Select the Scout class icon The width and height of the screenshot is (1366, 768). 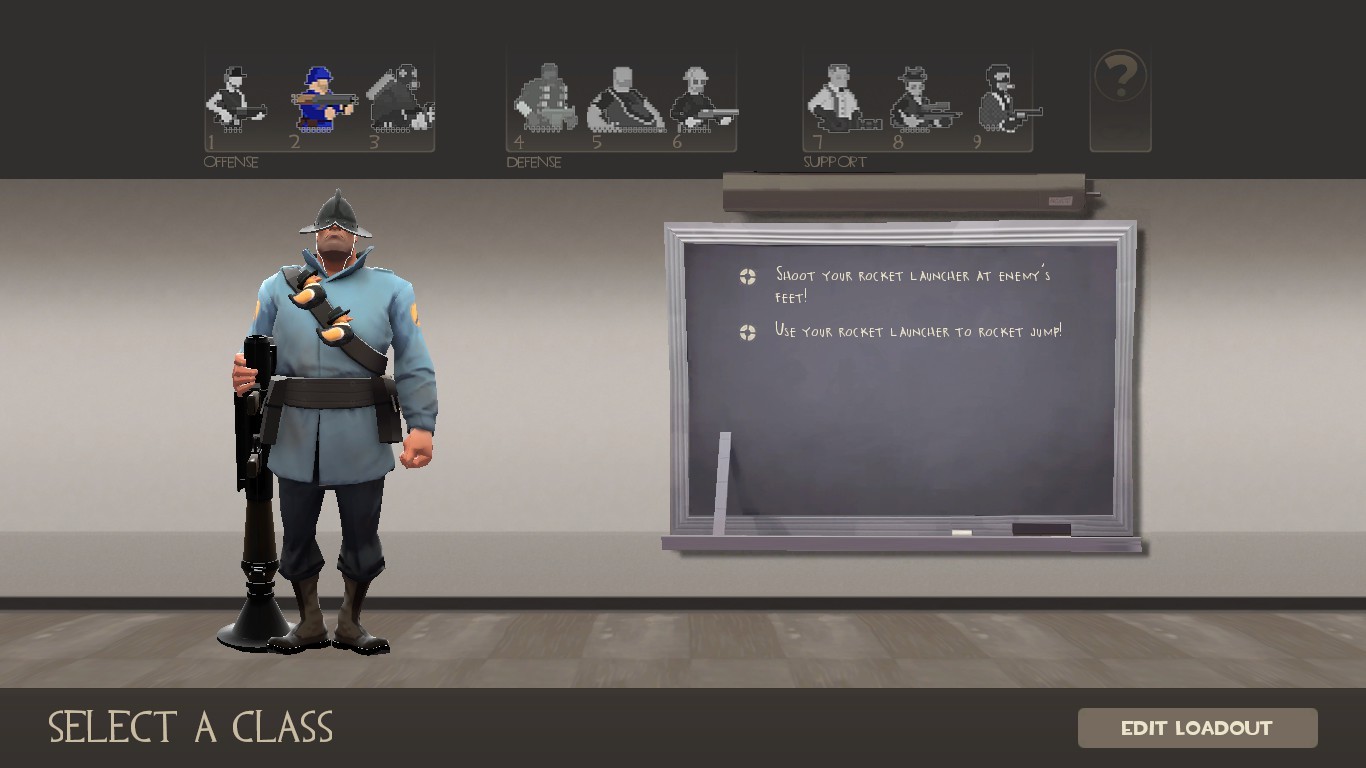pyautogui.click(x=237, y=95)
